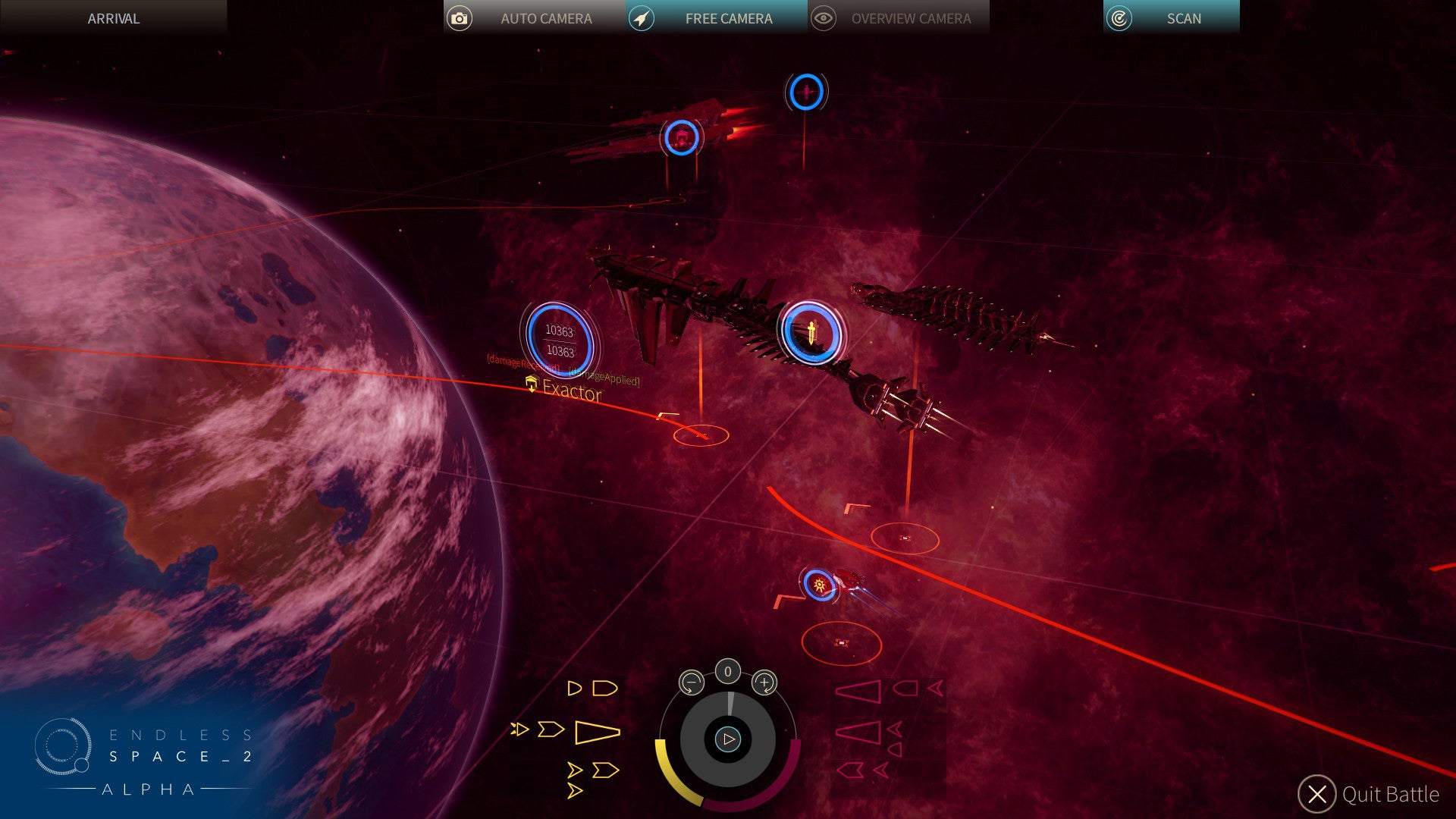Increase battle speed with the plus button

[764, 682]
